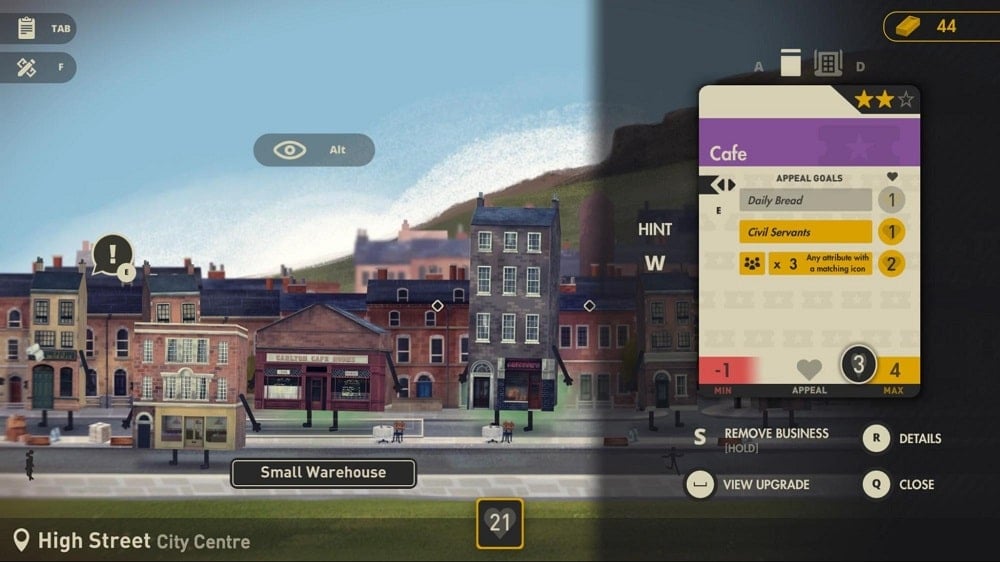Switch to the business card tab
Screen dimensions: 1000x562
(x=791, y=63)
